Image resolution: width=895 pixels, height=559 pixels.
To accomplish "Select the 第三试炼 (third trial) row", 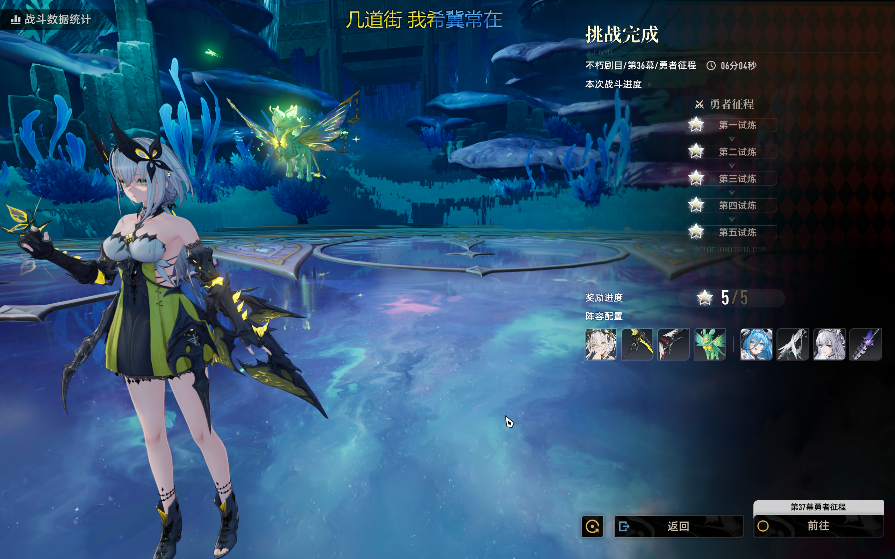I will pyautogui.click(x=736, y=178).
